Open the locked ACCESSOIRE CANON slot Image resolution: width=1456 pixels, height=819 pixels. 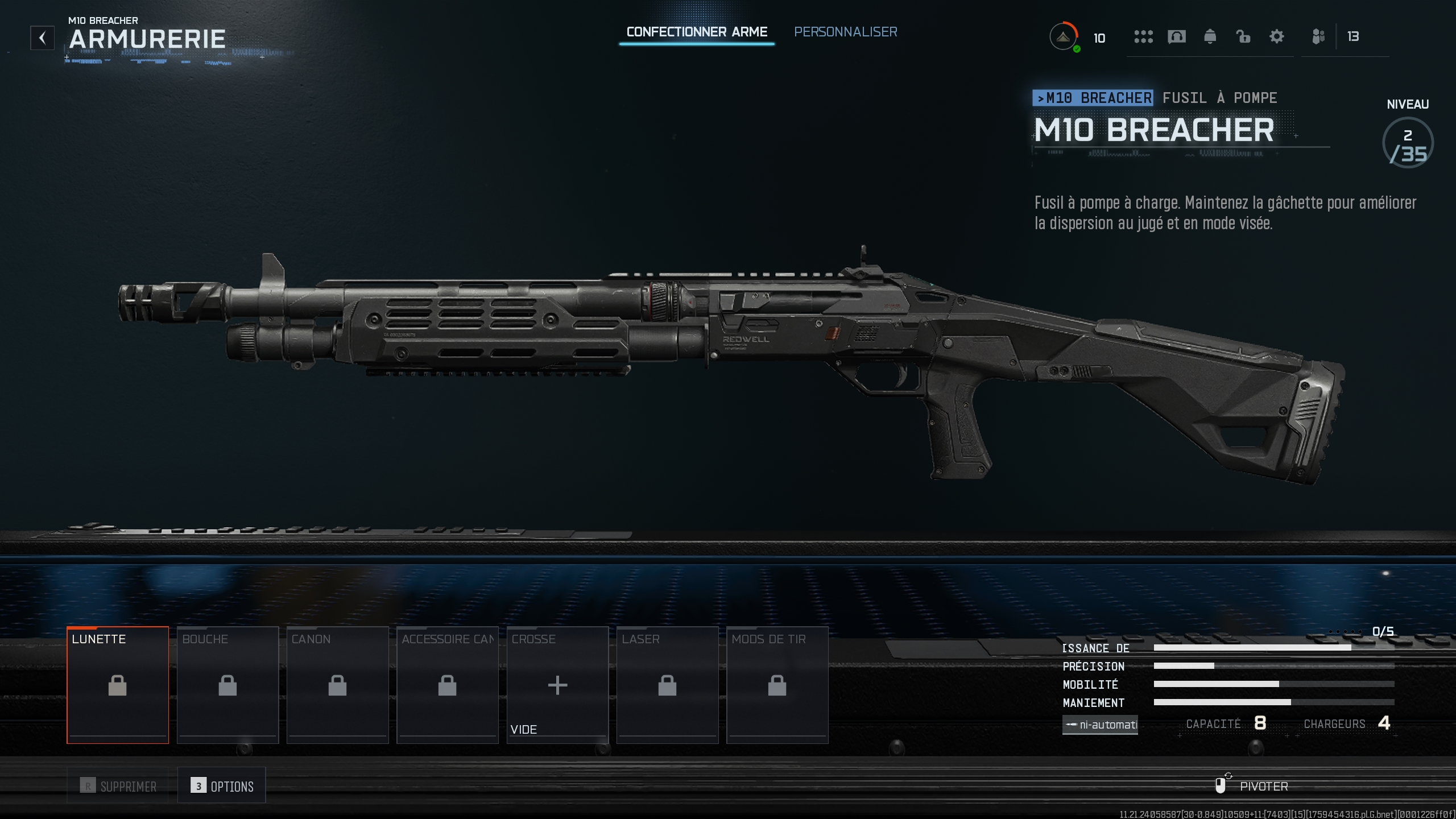pos(448,684)
